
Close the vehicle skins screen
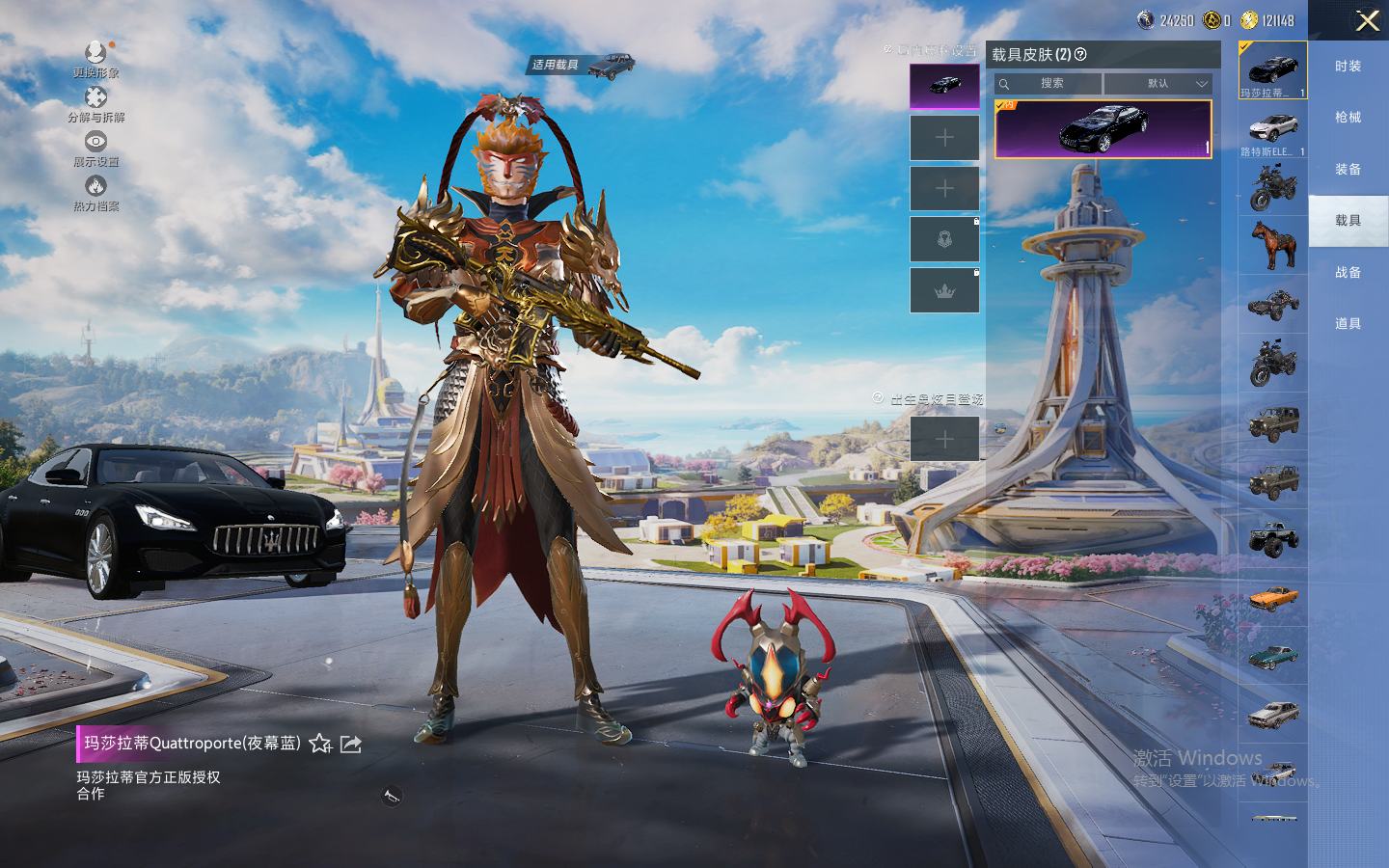coord(1367,20)
